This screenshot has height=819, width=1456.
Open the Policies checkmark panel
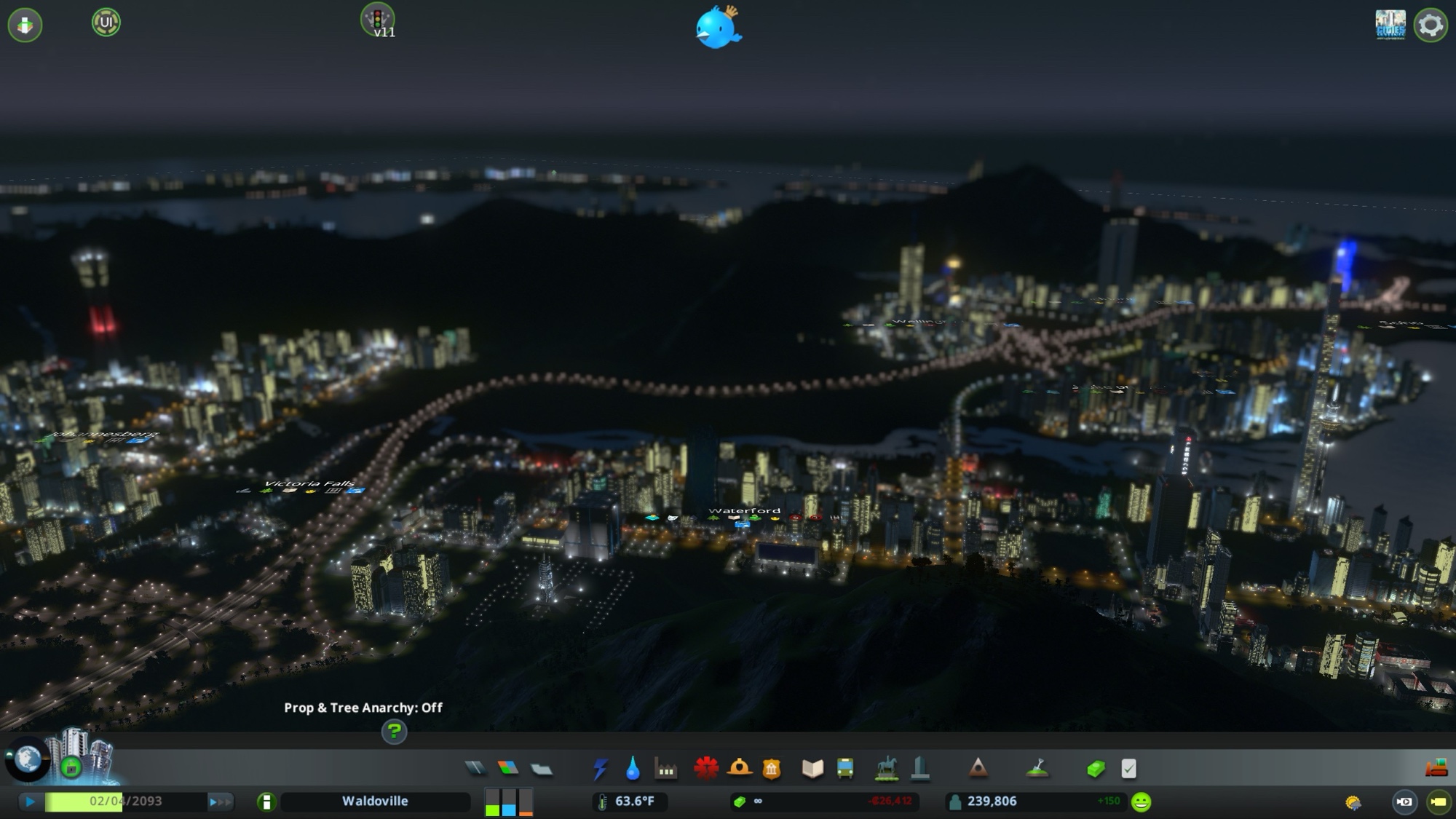tap(1128, 768)
